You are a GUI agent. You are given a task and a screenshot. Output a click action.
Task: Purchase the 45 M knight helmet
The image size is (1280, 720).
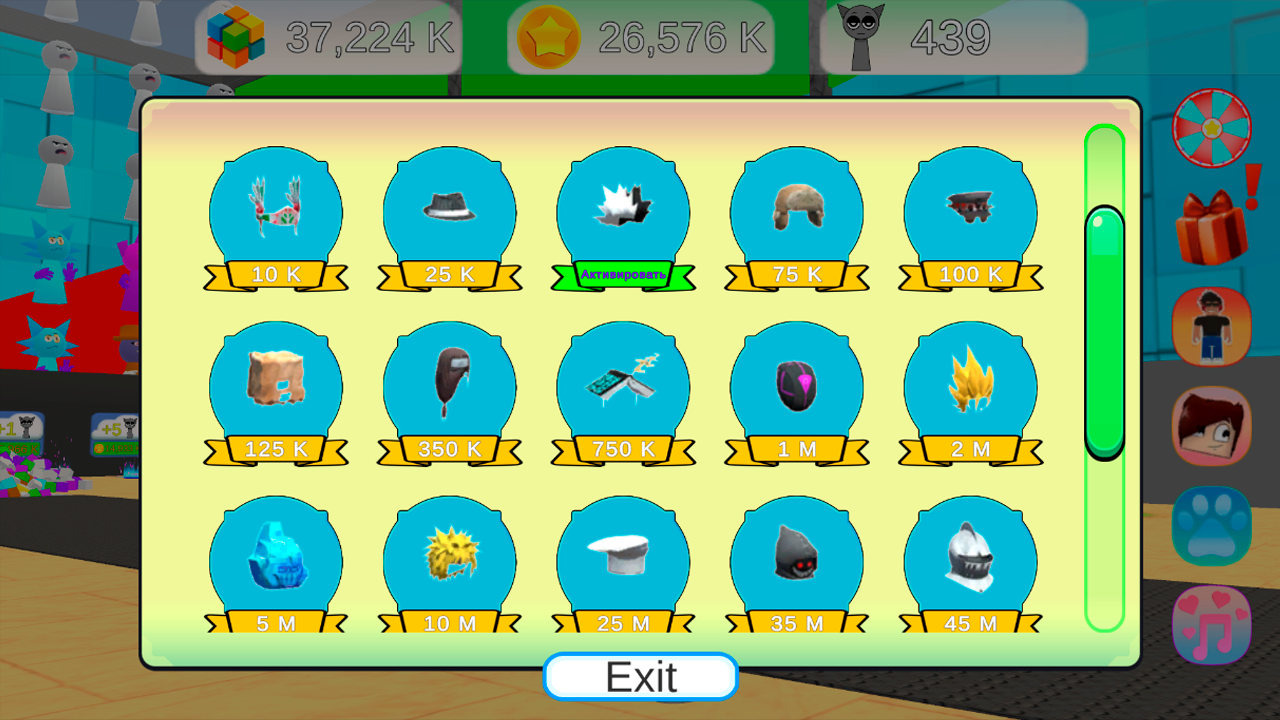tap(969, 621)
